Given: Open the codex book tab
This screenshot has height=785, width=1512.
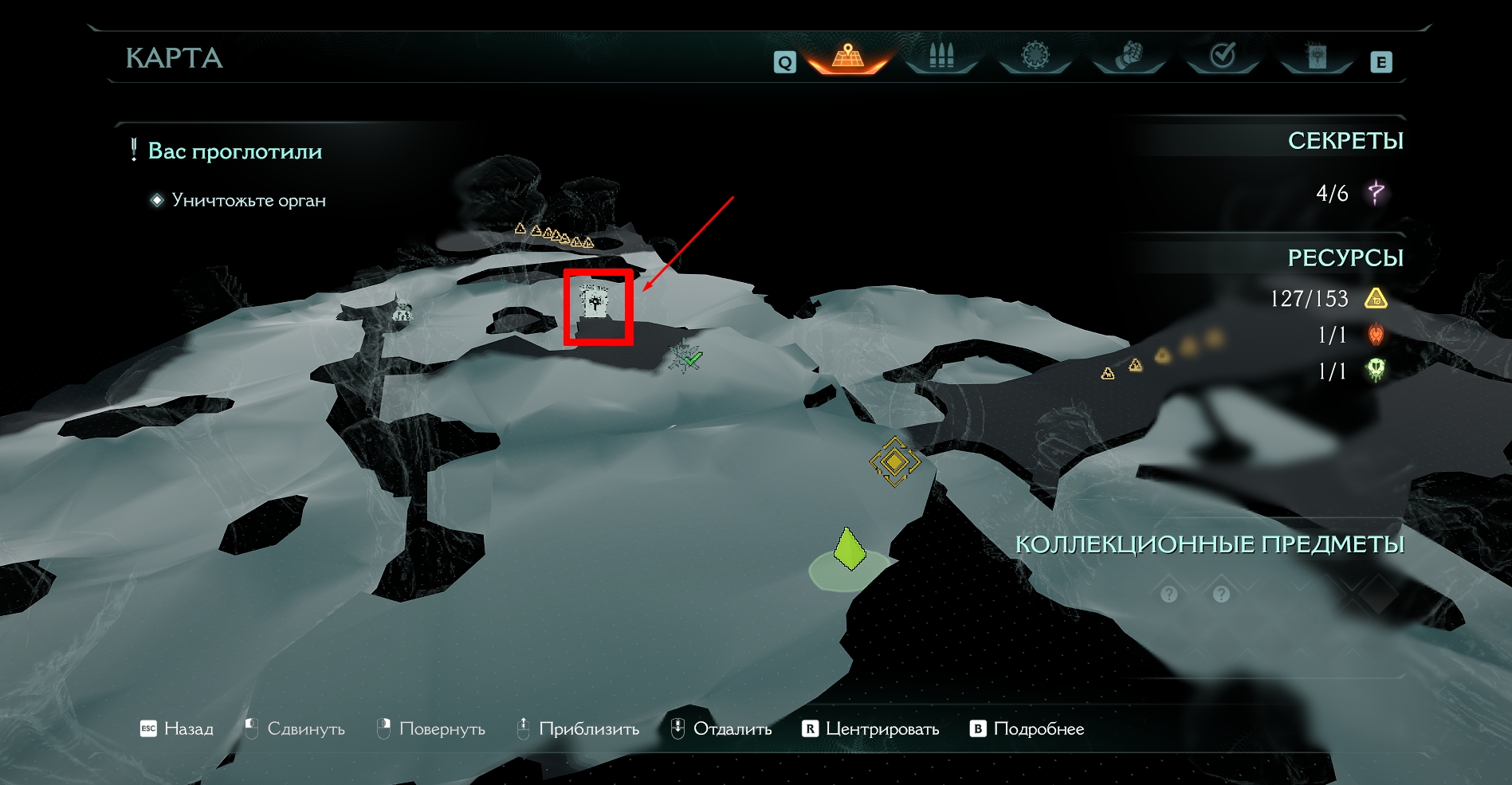Looking at the screenshot, I should pos(1316,57).
